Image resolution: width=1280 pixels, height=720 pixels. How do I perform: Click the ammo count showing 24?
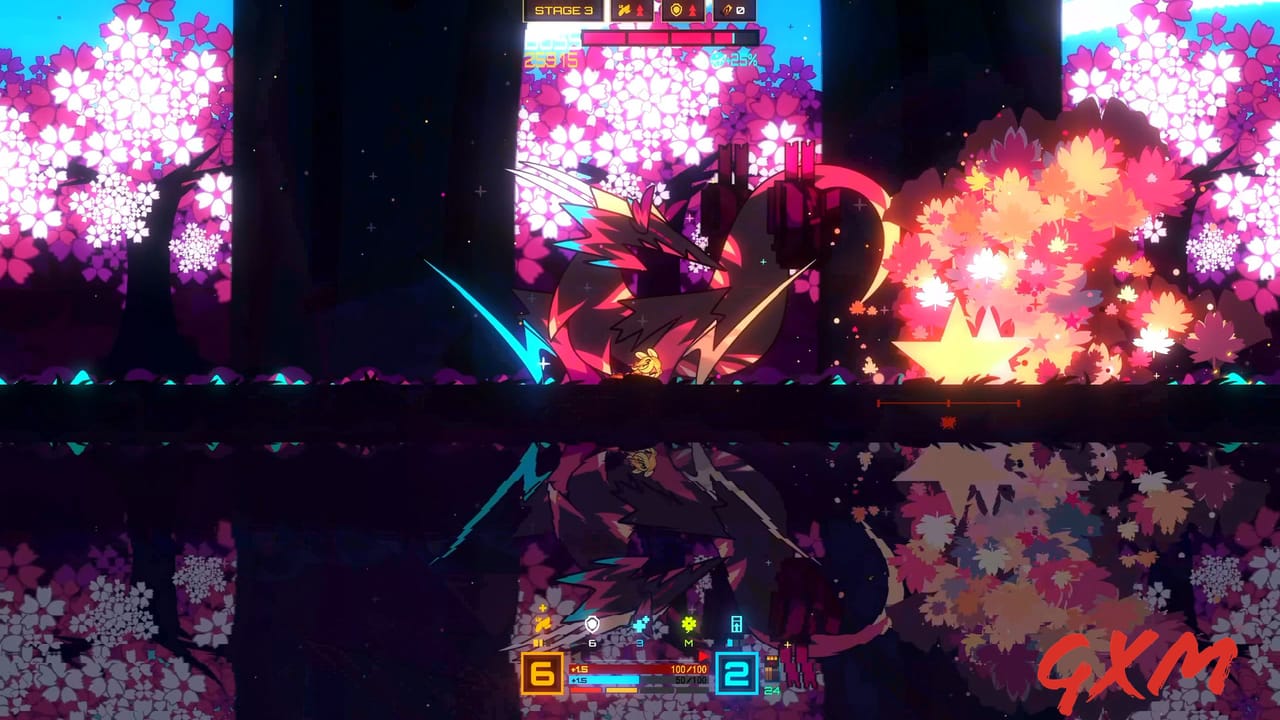[770, 691]
